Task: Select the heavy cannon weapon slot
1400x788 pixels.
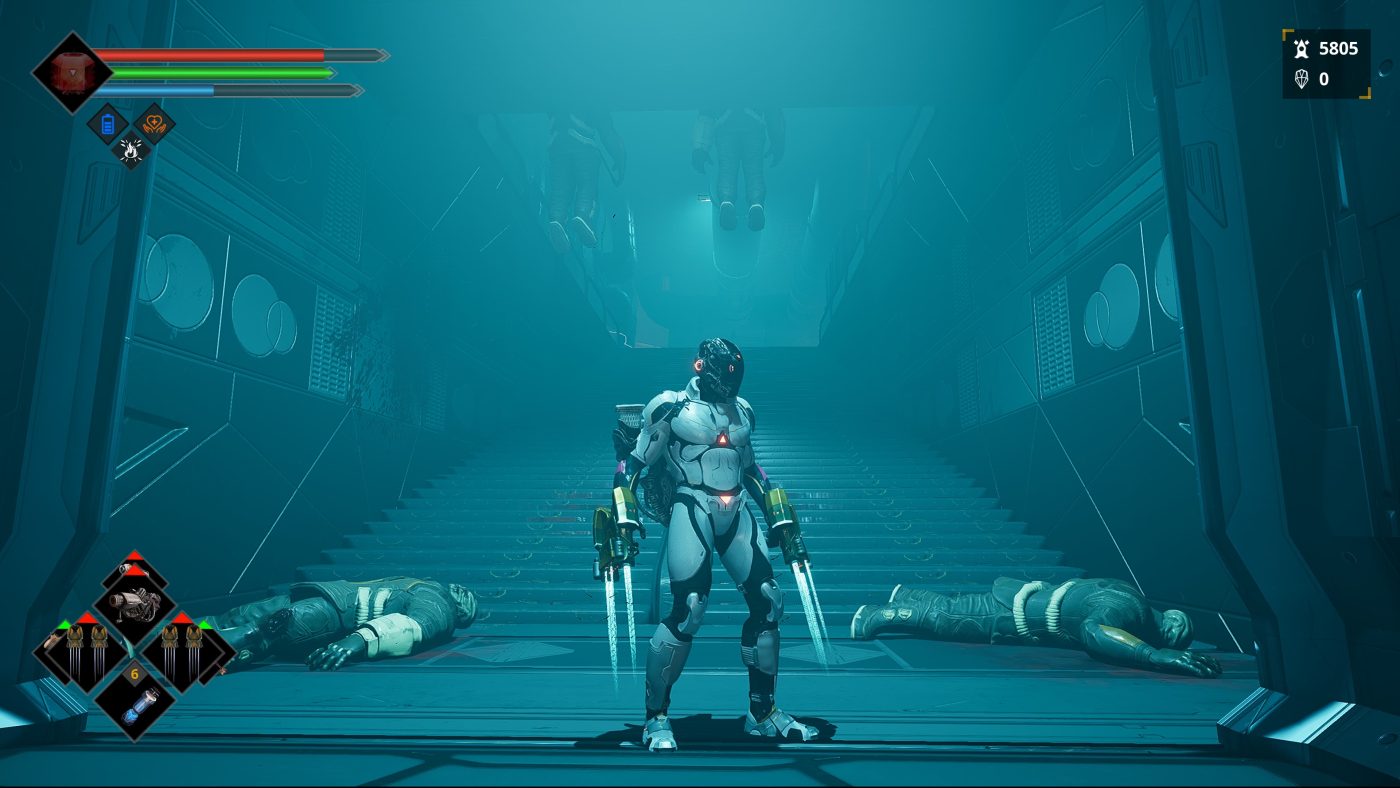Action: [x=134, y=603]
